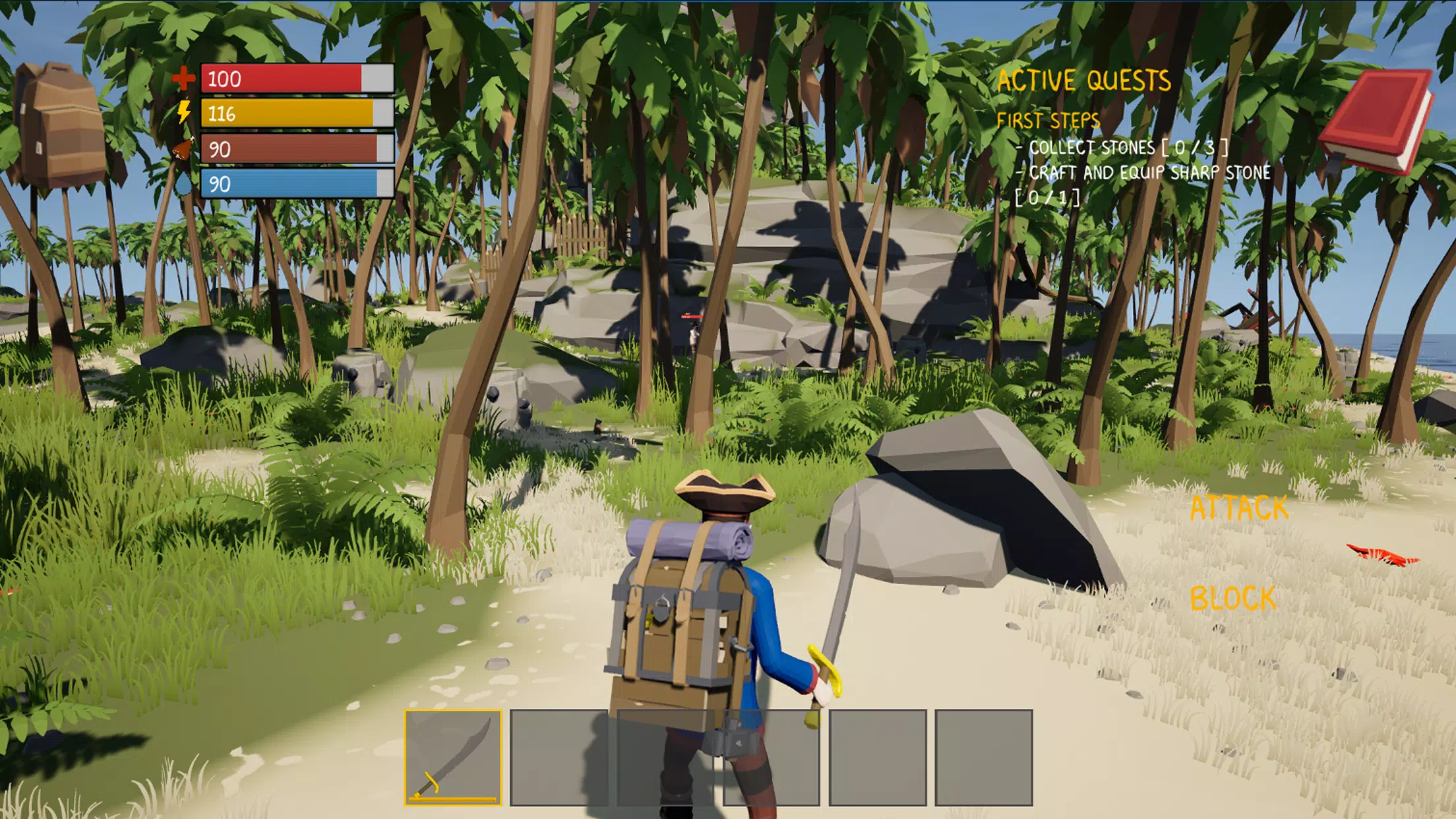Open the backpack inventory
This screenshot has height=819, width=1456.
click(61, 125)
